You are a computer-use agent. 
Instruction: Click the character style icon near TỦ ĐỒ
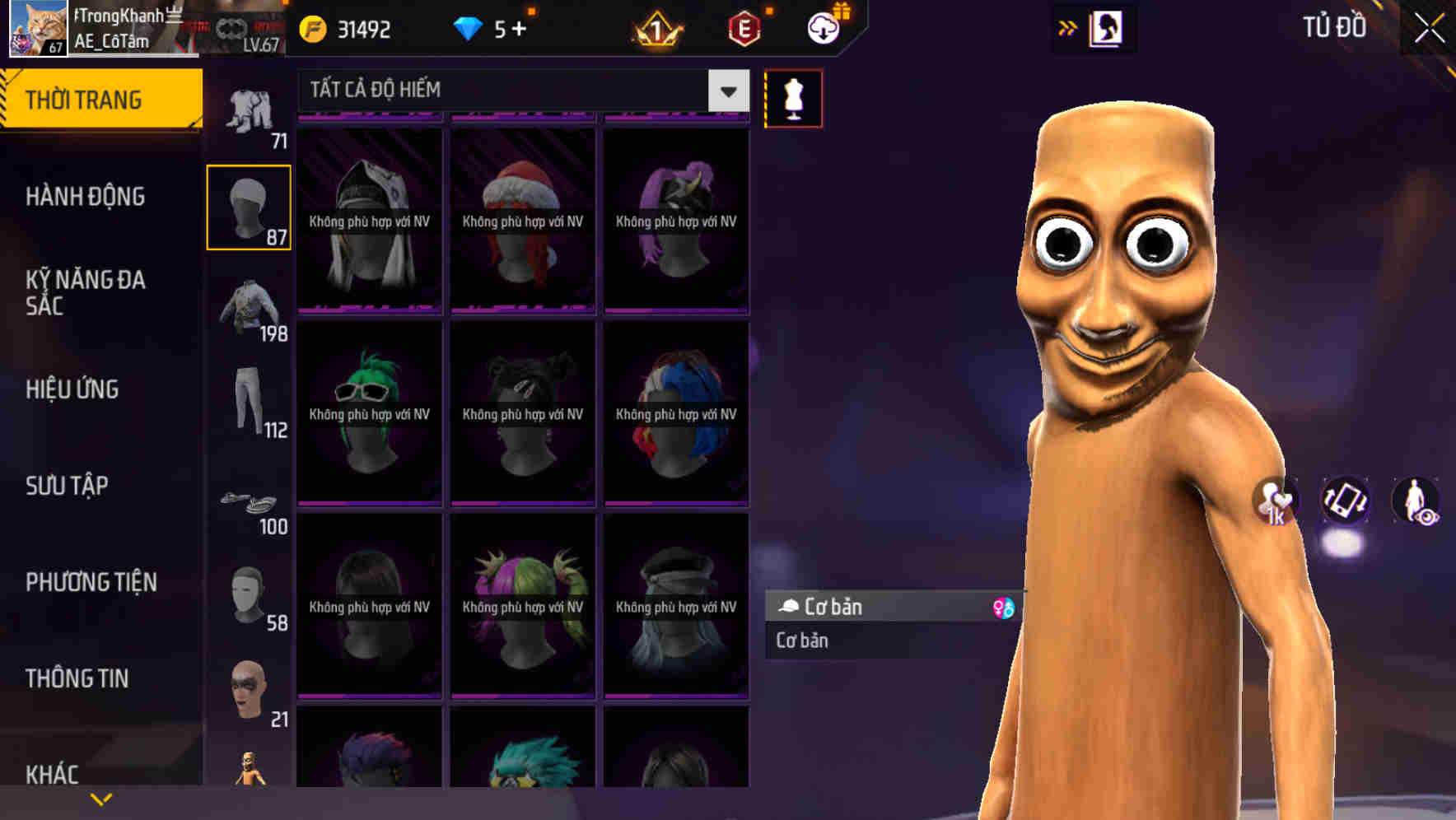click(1108, 27)
